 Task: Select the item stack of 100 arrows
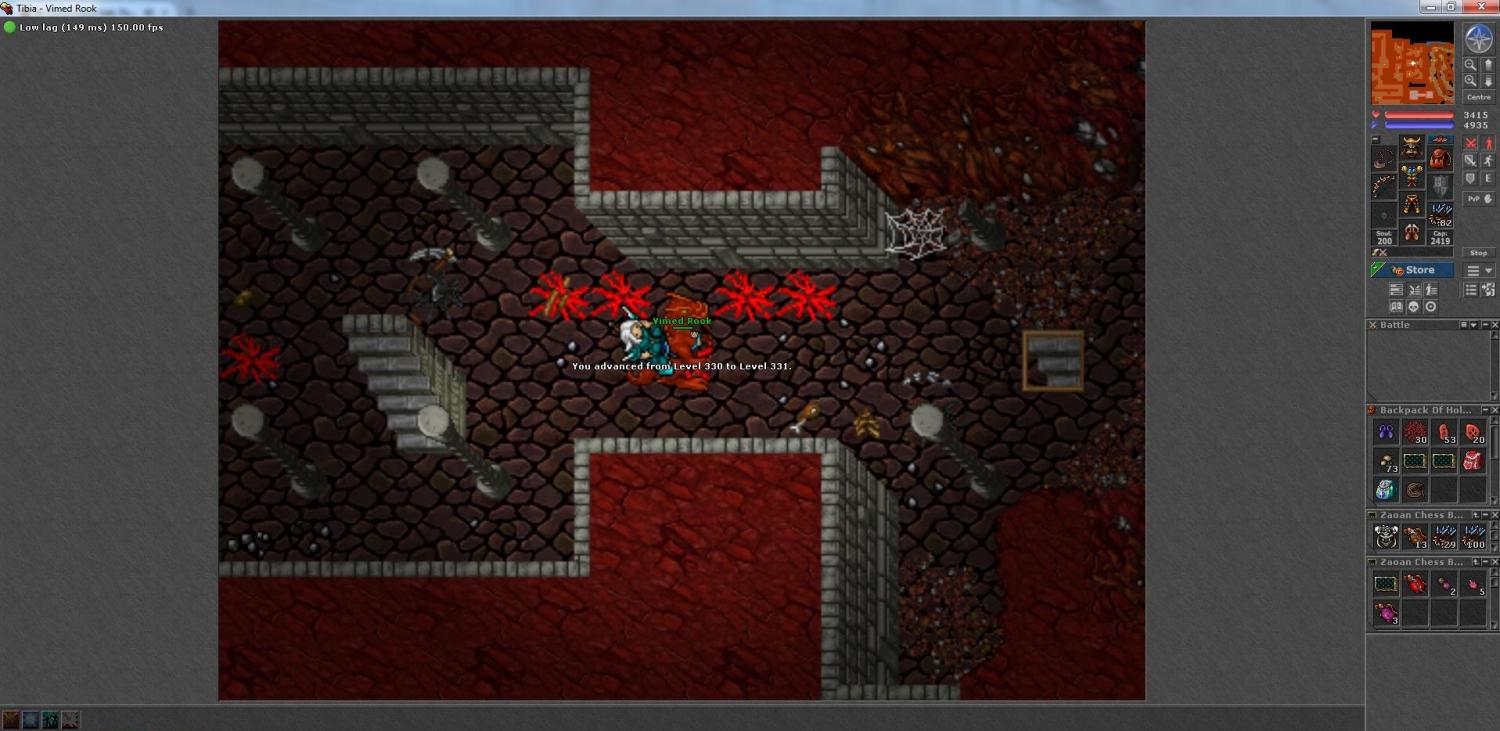[1473, 537]
